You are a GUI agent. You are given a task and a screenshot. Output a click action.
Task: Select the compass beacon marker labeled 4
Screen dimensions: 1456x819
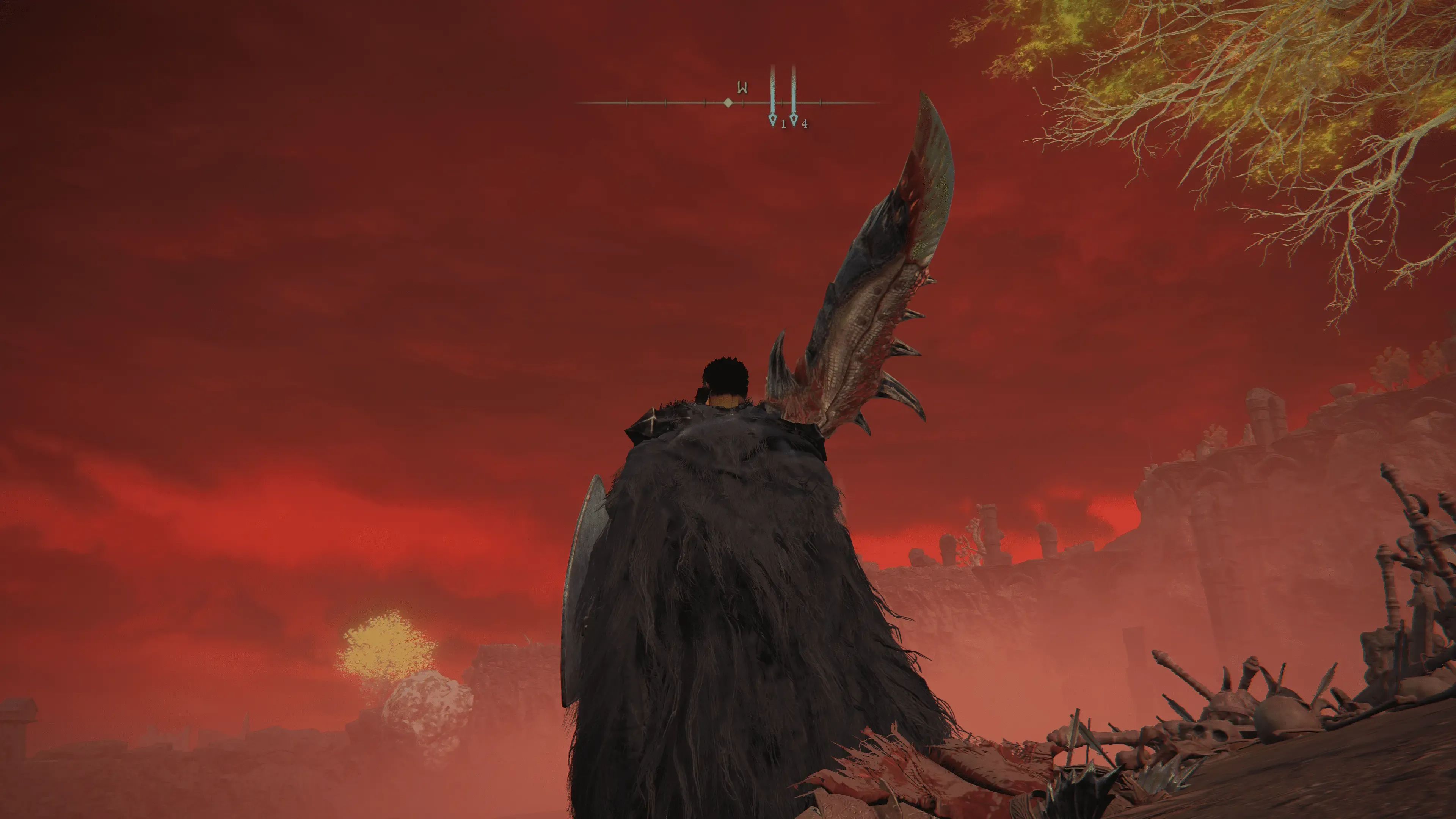pos(794,119)
